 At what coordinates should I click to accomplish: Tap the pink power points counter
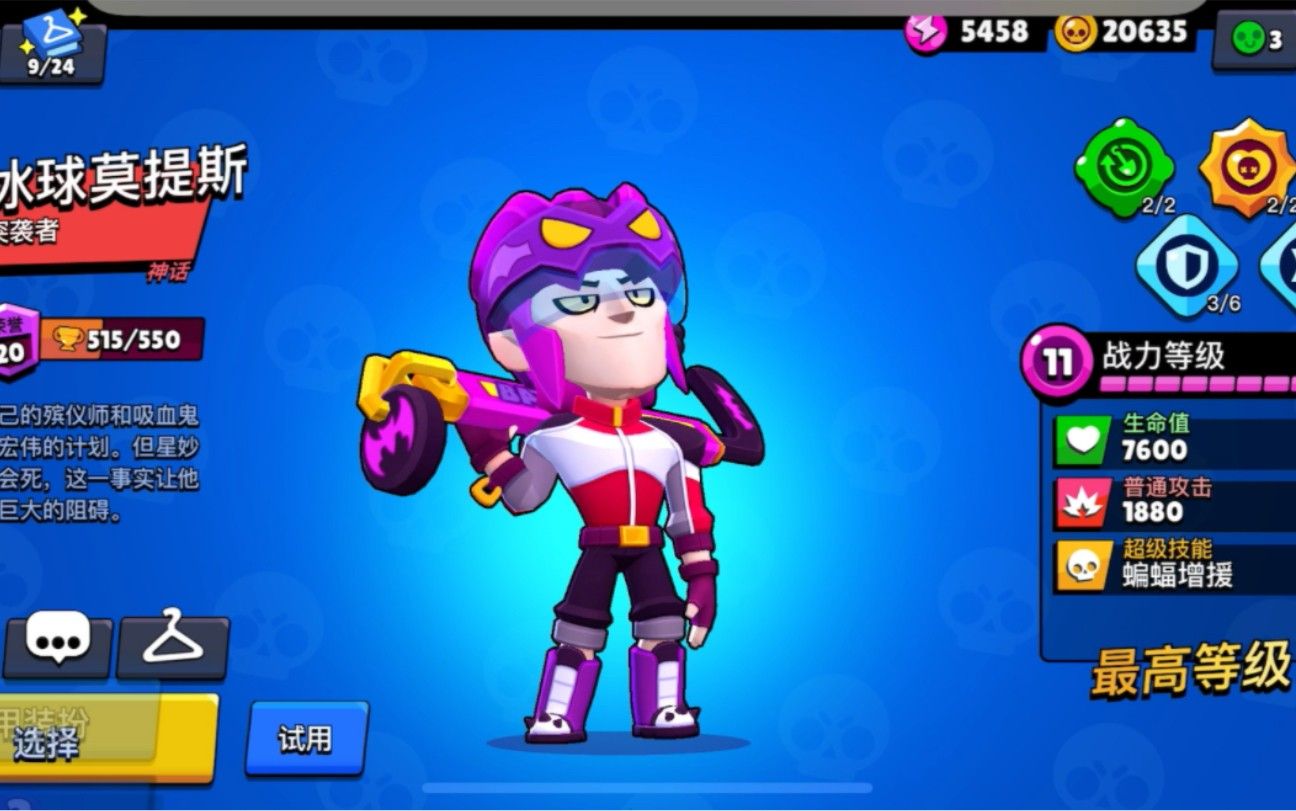pyautogui.click(x=968, y=32)
